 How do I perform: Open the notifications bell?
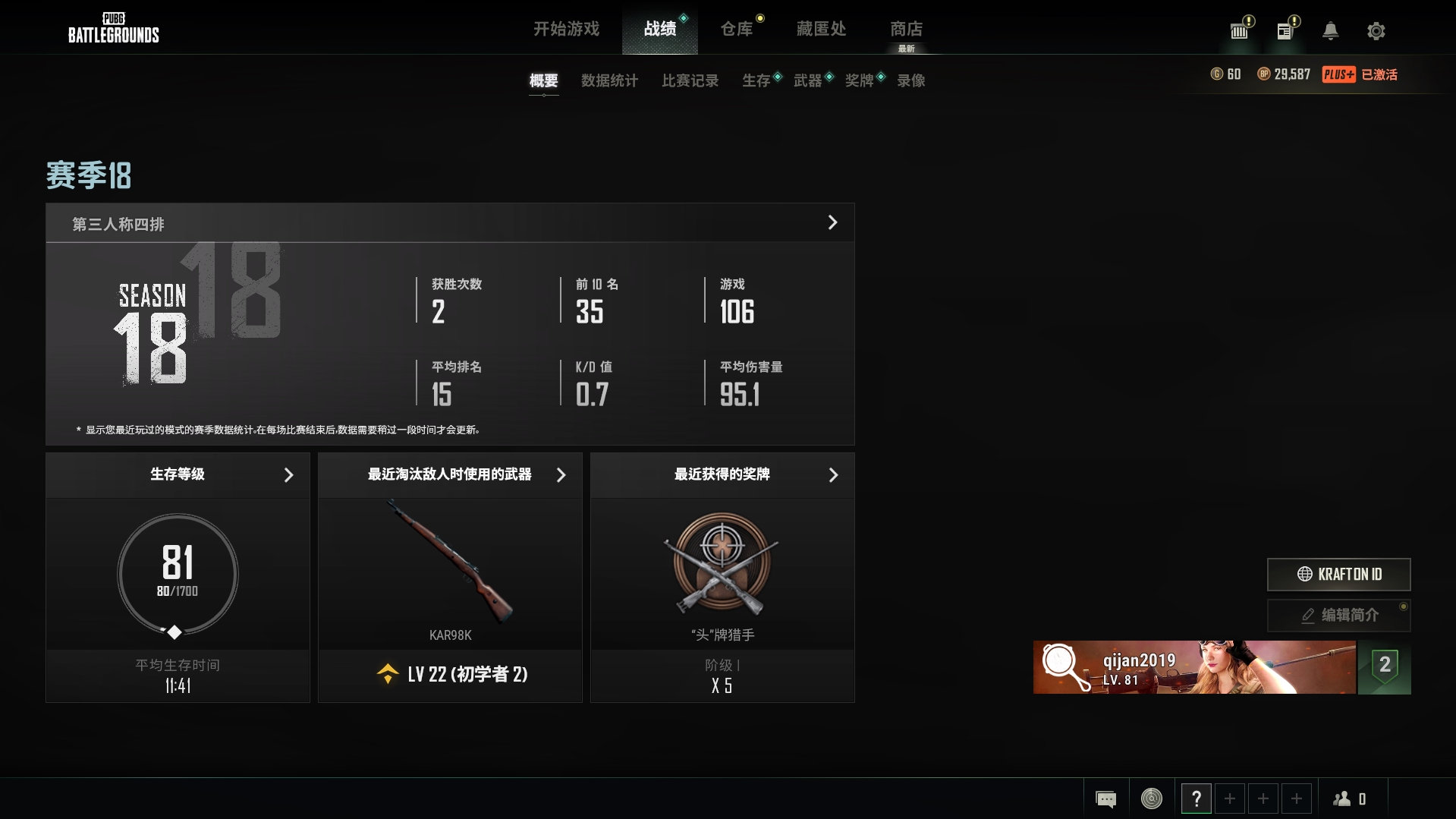(1330, 31)
